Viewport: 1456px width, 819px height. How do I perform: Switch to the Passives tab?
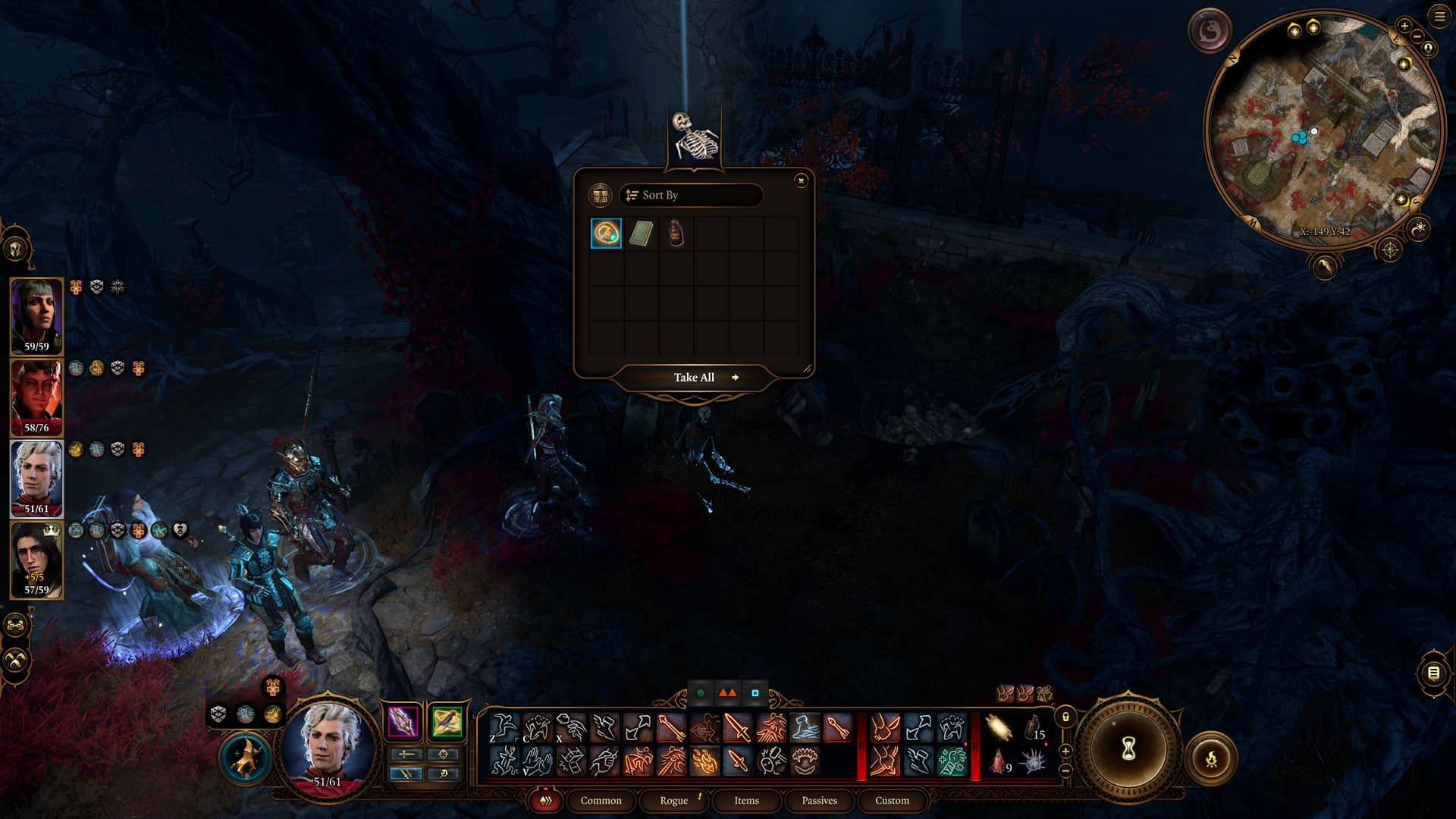coord(819,801)
